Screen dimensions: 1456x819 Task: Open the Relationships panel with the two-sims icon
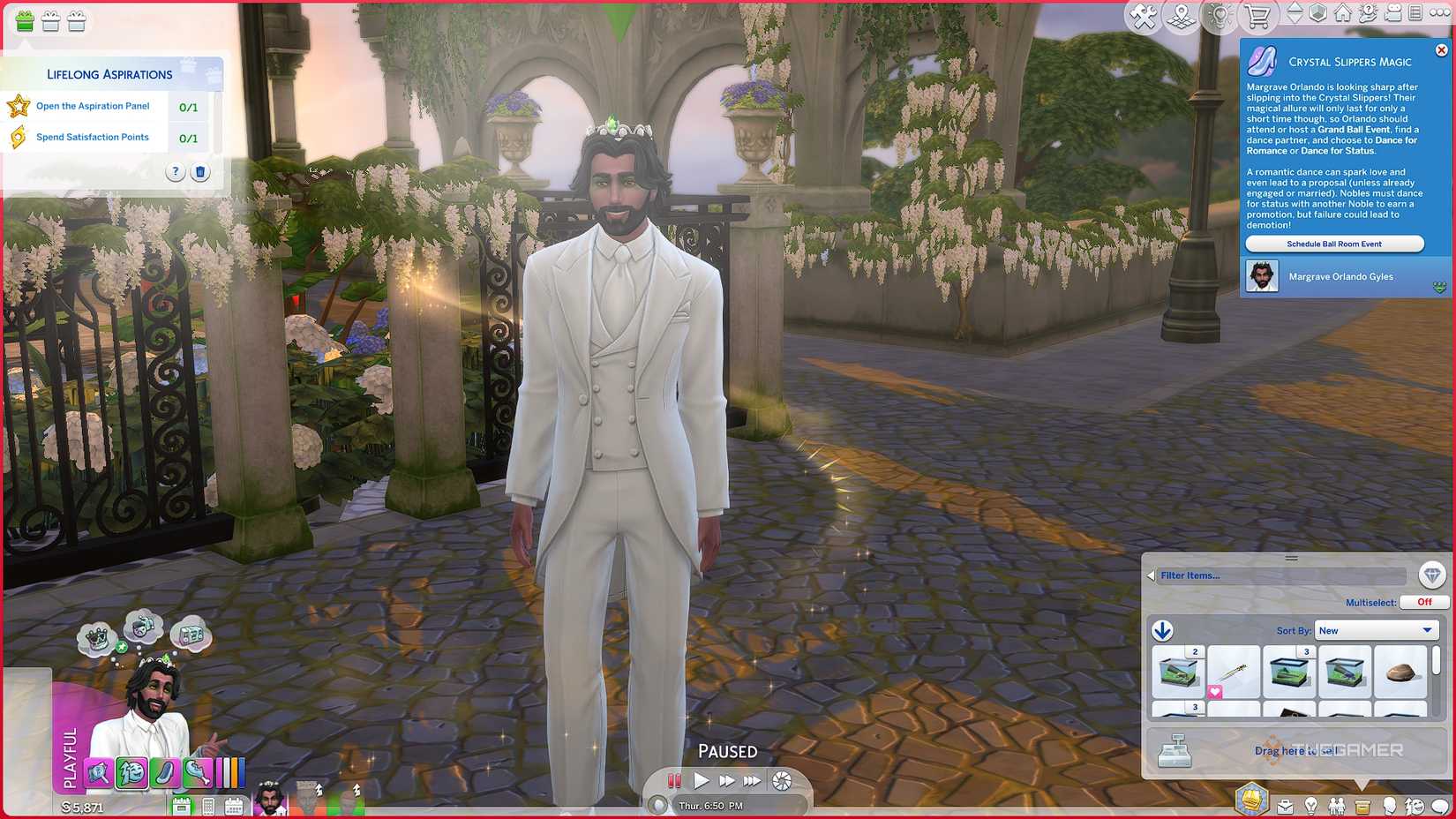(x=1337, y=805)
